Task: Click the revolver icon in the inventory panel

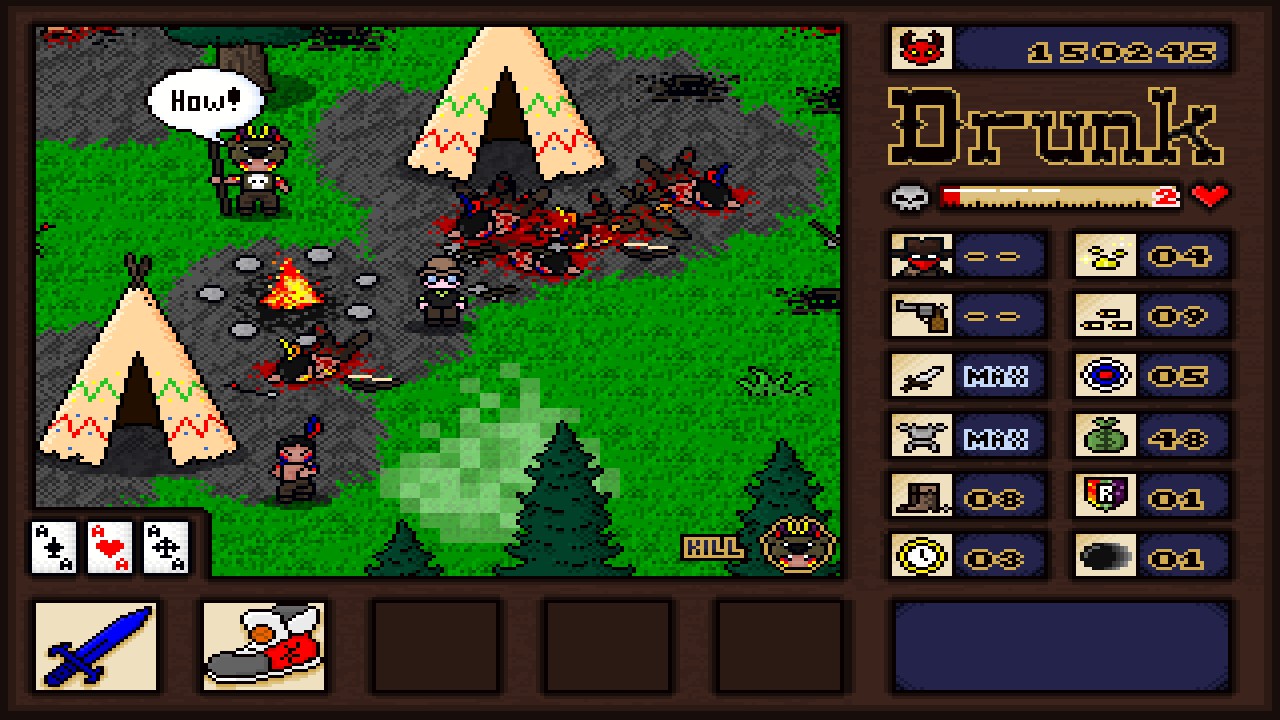Action: click(920, 316)
